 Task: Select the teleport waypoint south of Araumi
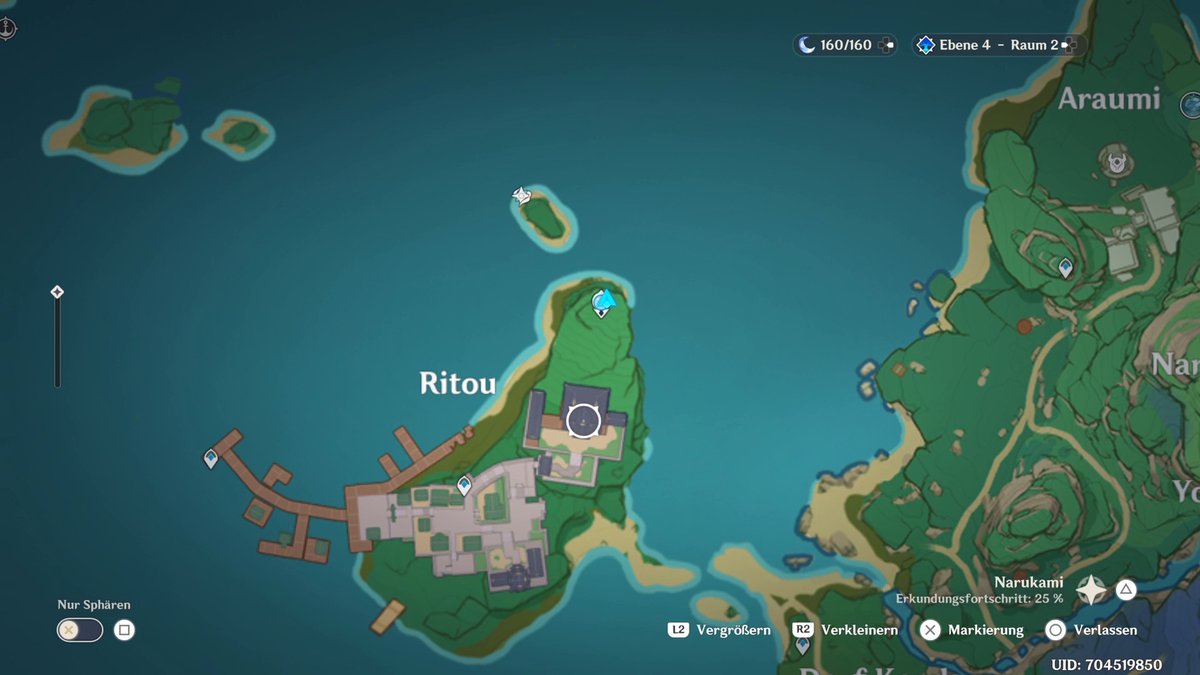coord(1065,267)
